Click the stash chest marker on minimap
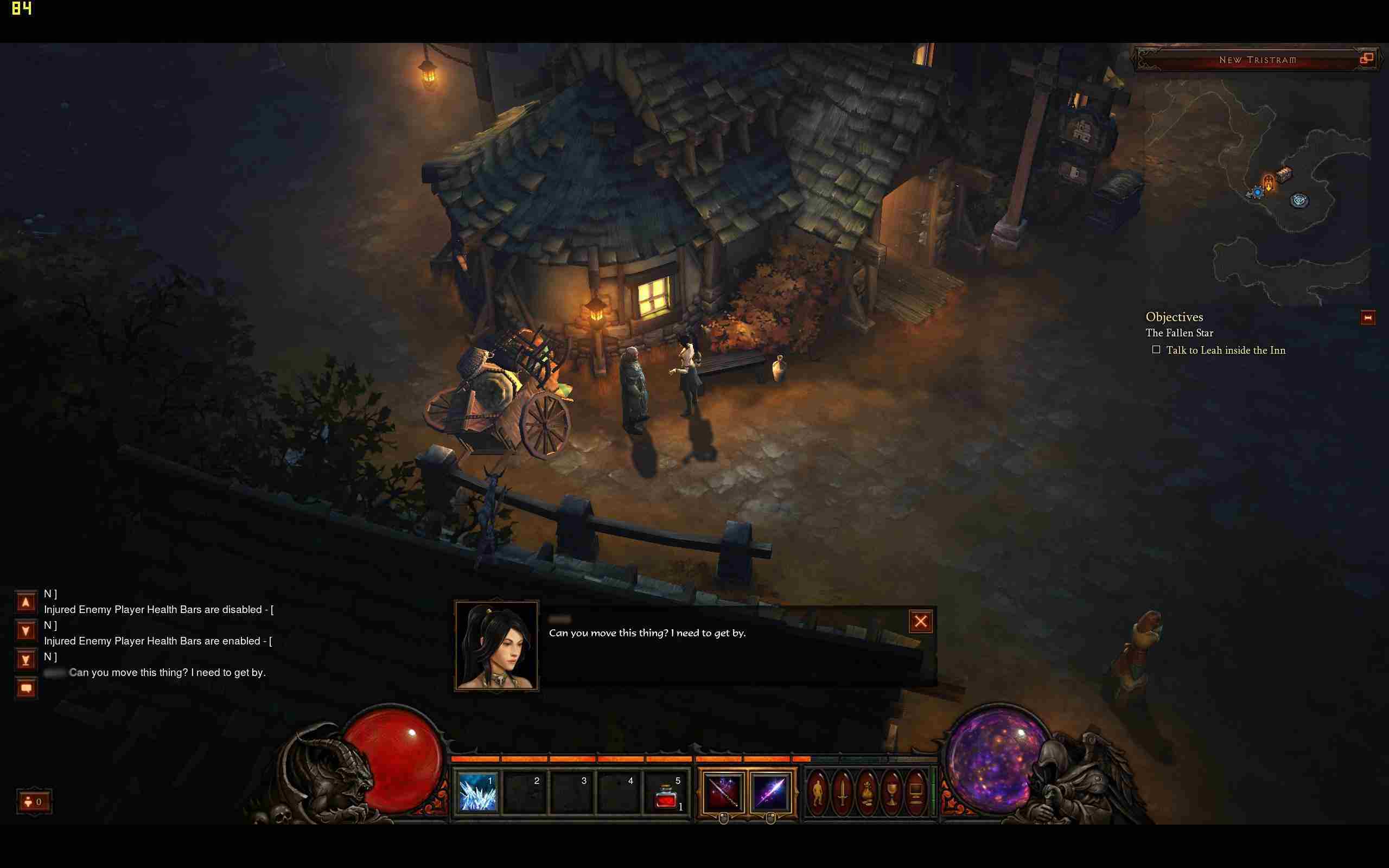This screenshot has height=868, width=1389. tap(1284, 174)
